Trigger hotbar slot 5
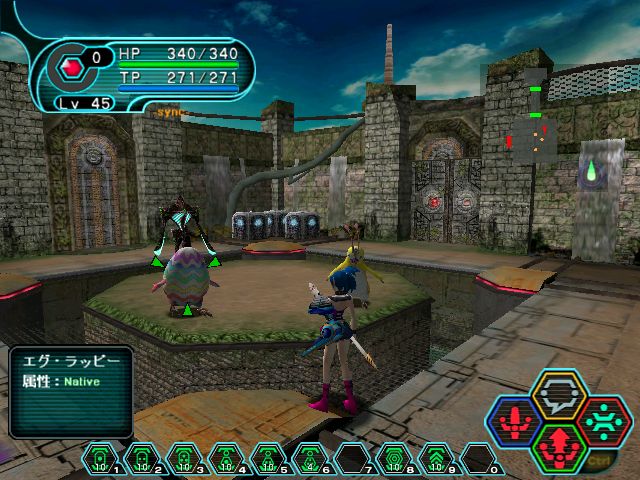Screen dimensions: 640x480 pyautogui.click(x=268, y=459)
